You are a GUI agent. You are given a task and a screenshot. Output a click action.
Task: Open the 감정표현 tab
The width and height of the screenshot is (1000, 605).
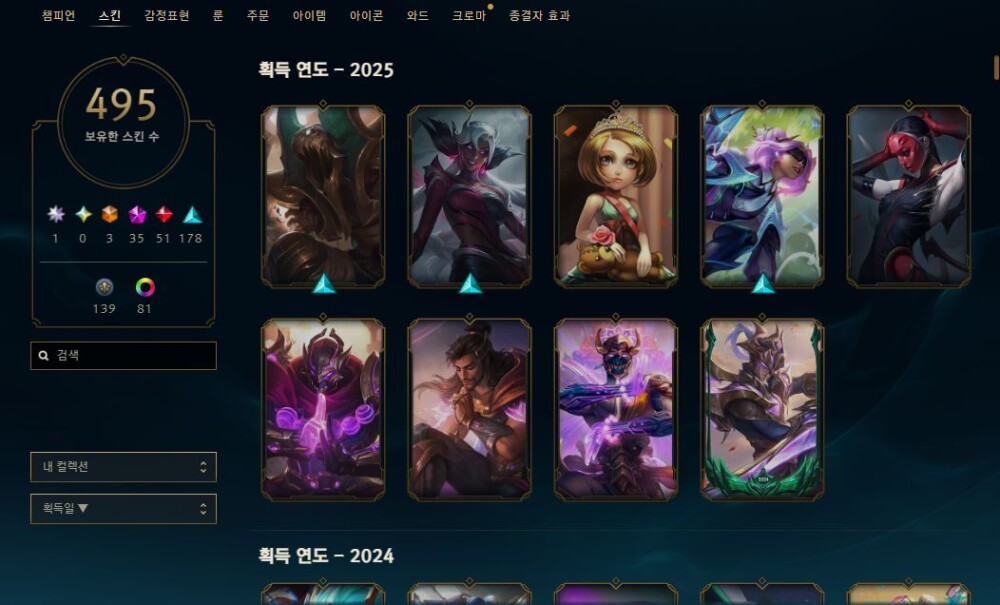pos(166,16)
